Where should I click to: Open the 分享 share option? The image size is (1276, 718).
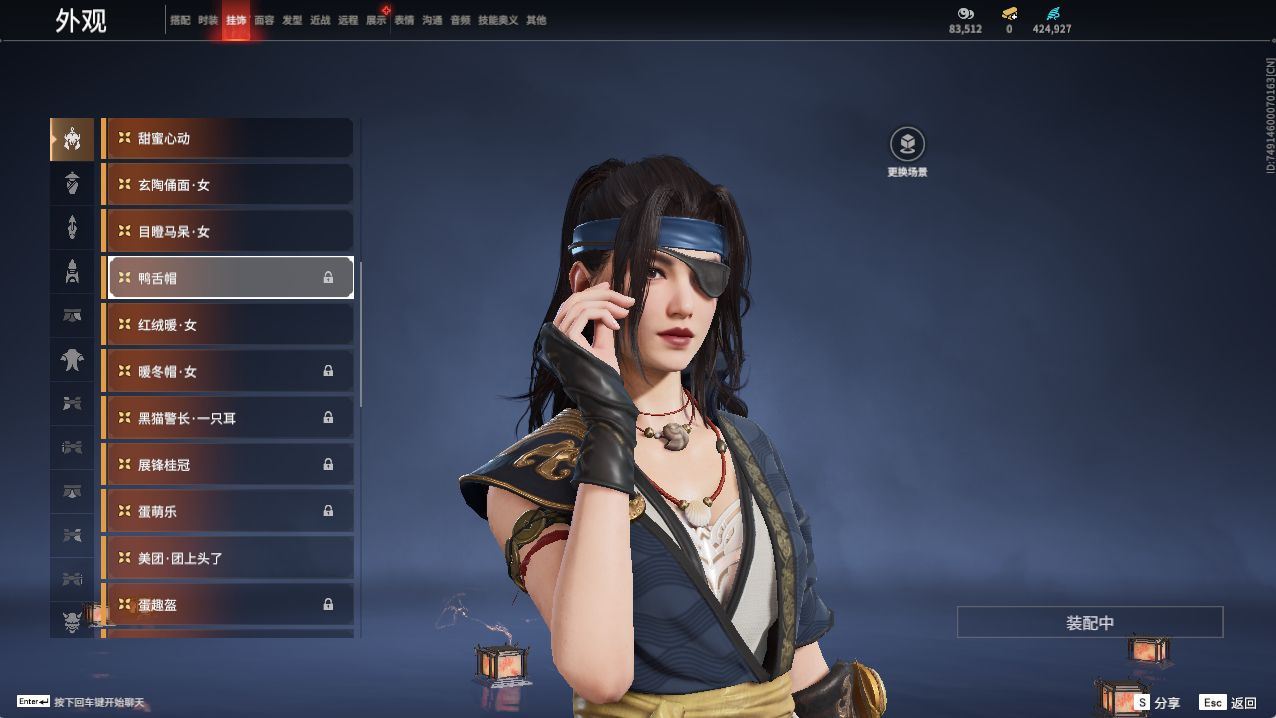[x=1158, y=703]
